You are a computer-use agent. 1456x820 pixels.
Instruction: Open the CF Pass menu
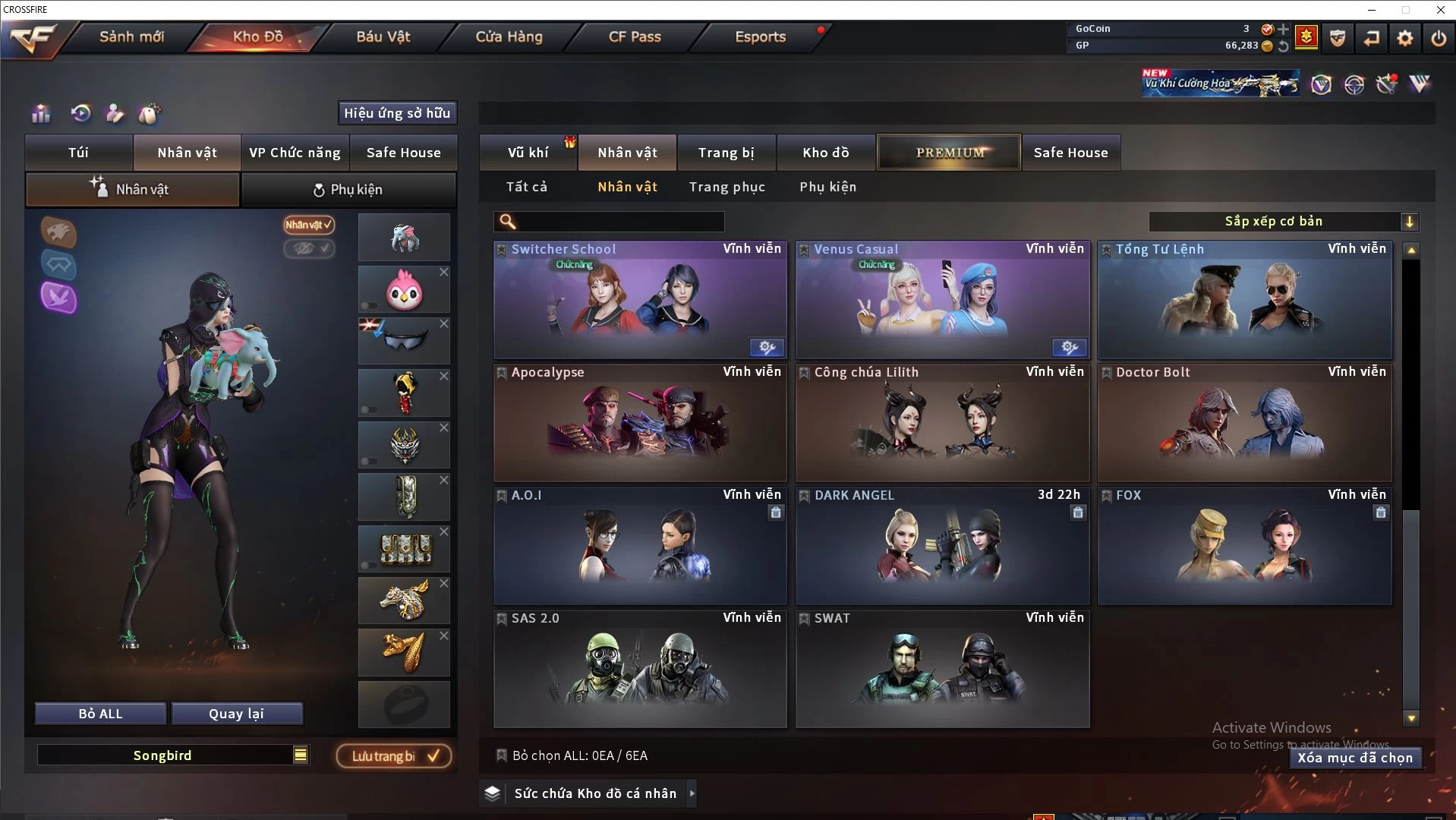[x=635, y=36]
